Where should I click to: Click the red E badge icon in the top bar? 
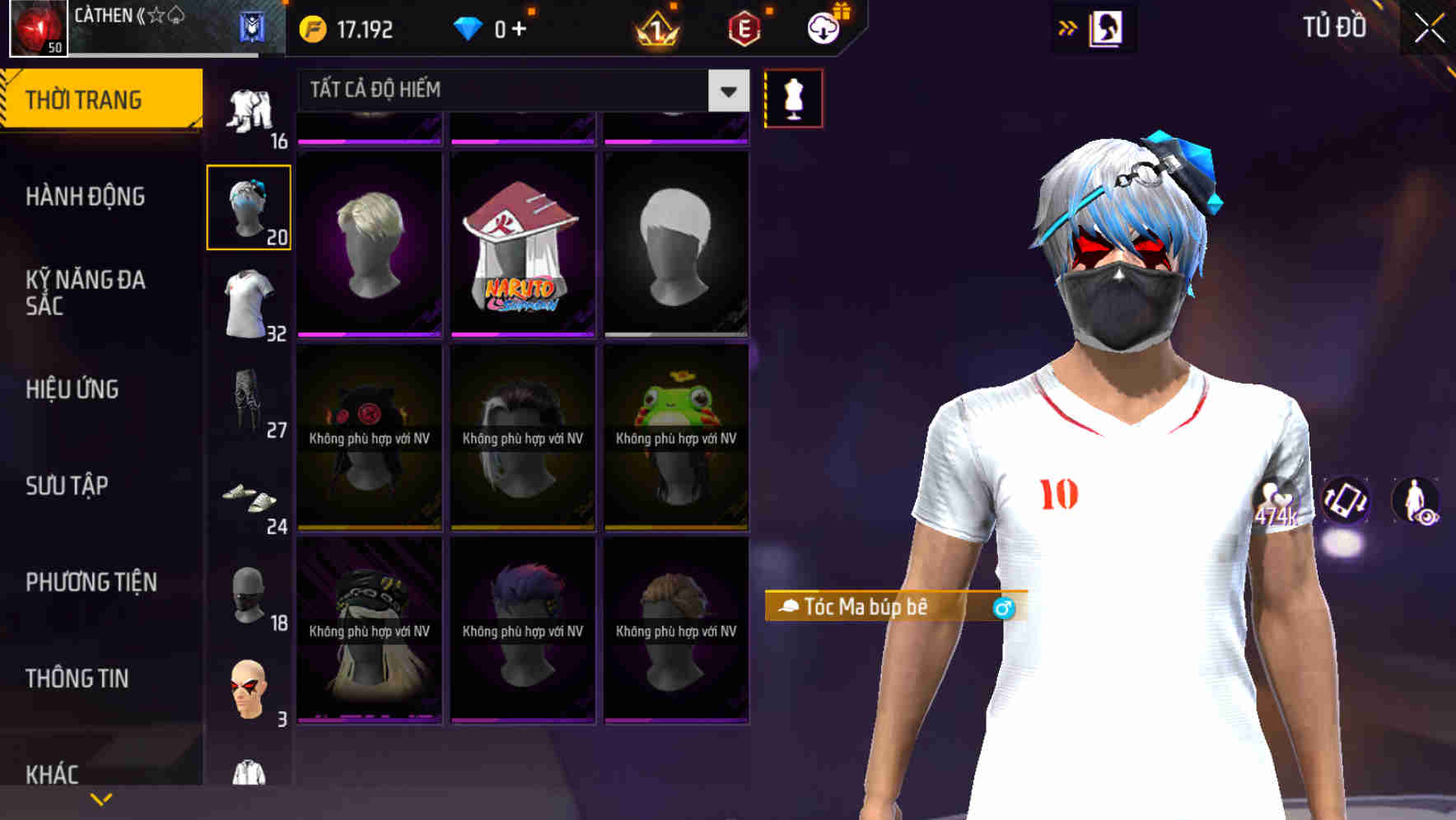pyautogui.click(x=744, y=28)
